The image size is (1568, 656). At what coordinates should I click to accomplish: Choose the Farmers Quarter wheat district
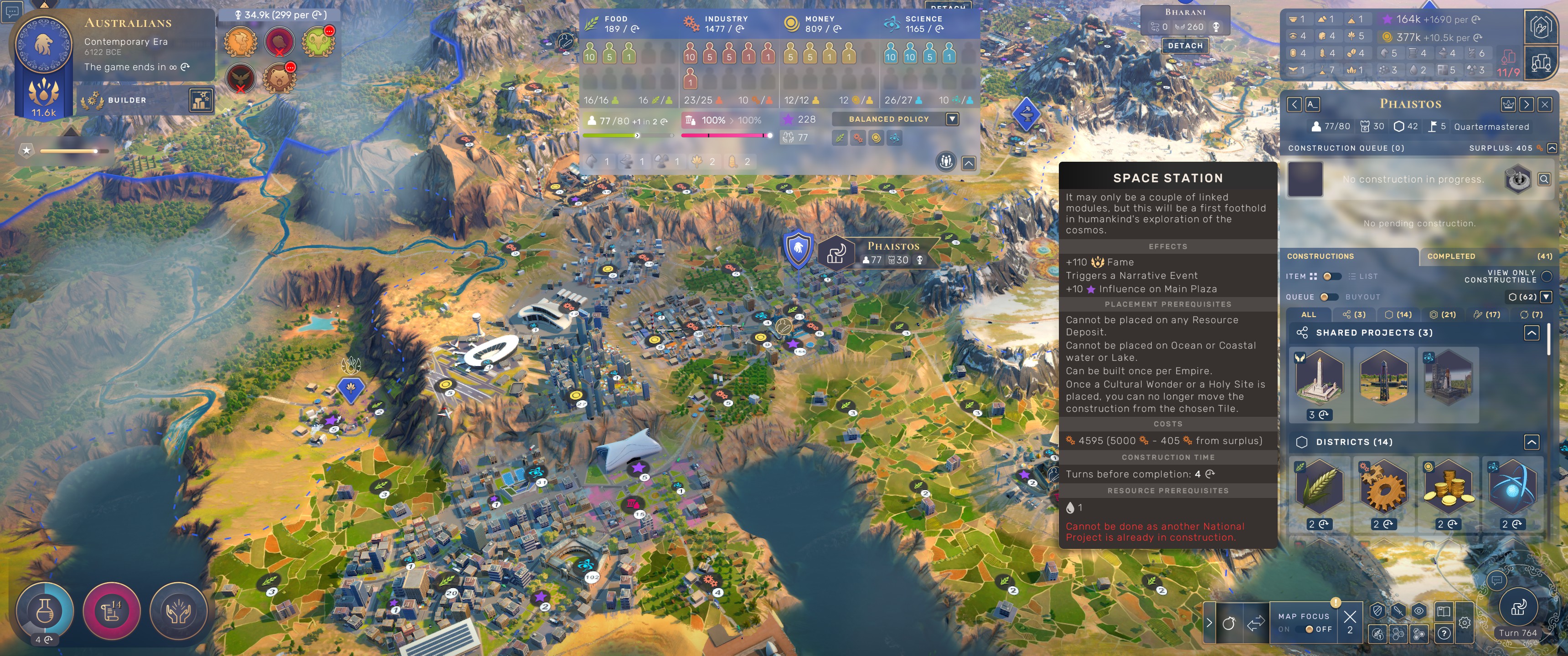1319,488
